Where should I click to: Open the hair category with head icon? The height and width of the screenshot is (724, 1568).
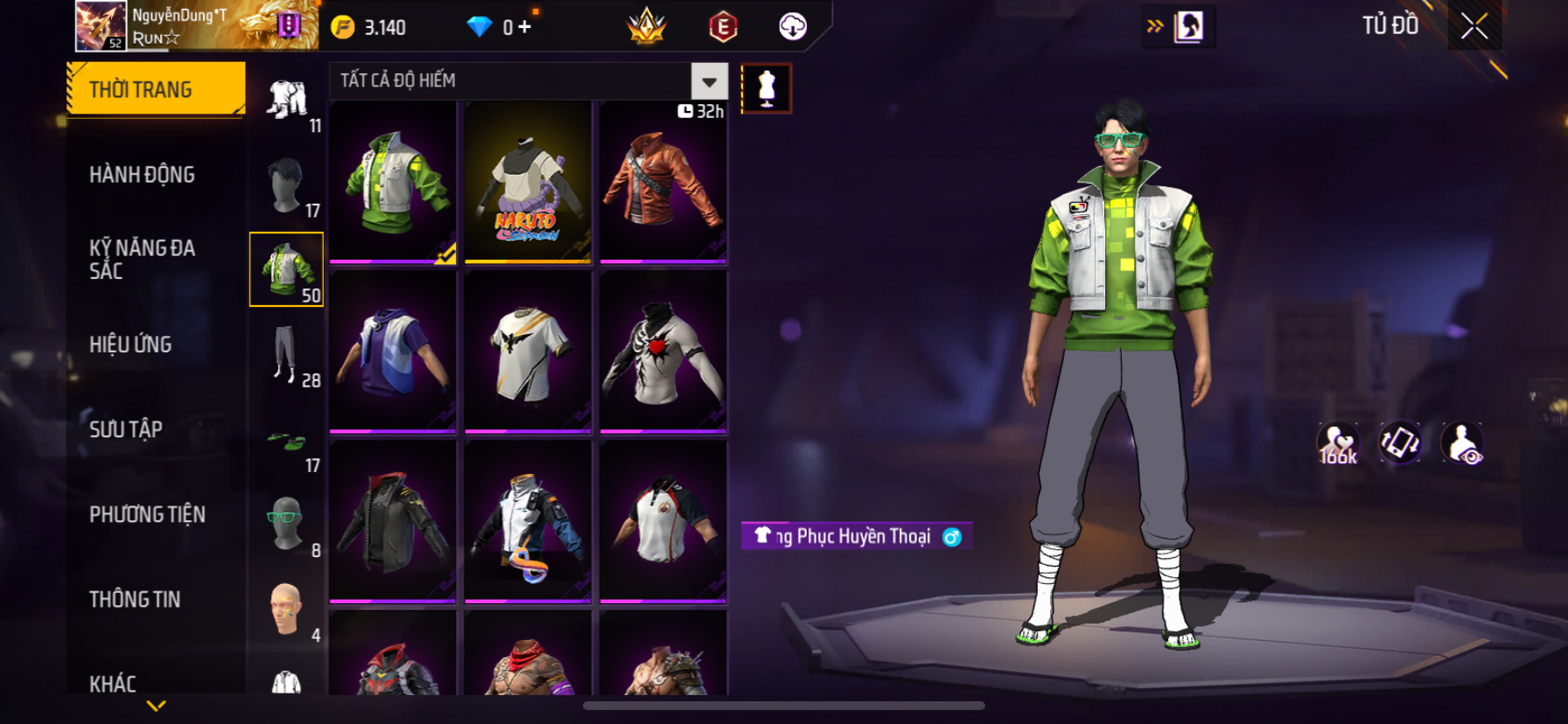(x=286, y=185)
